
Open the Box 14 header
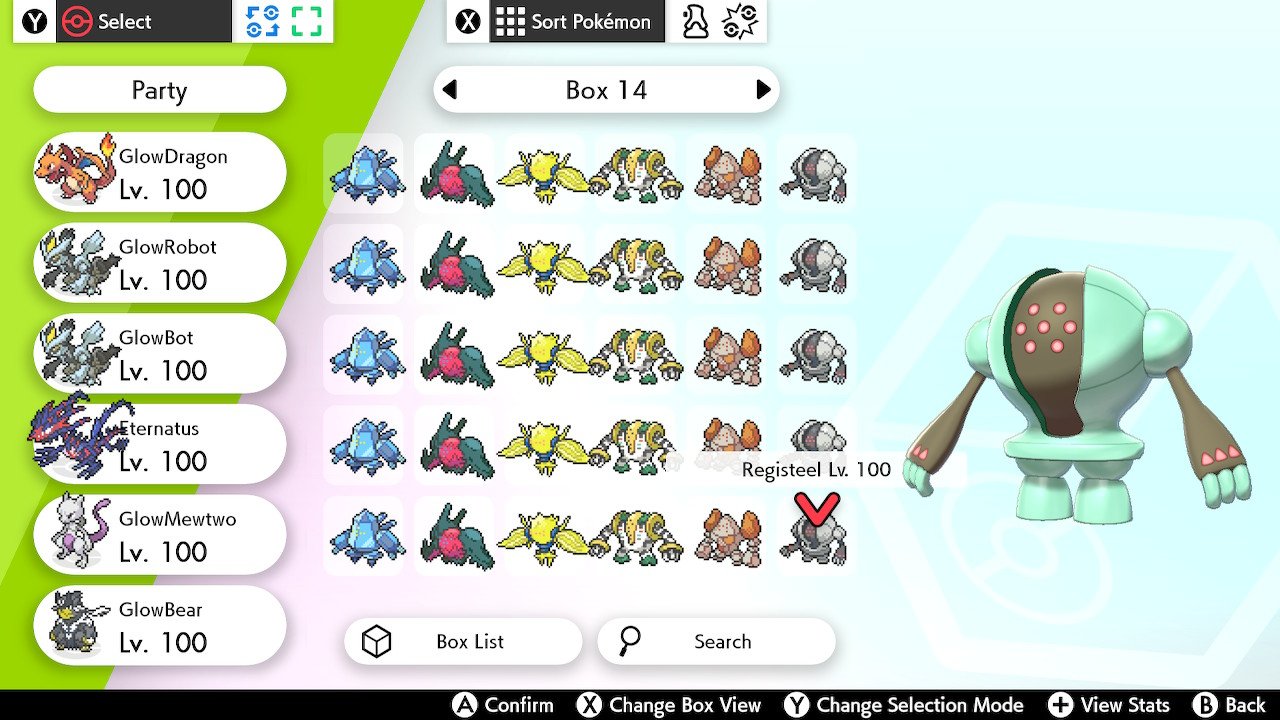606,90
